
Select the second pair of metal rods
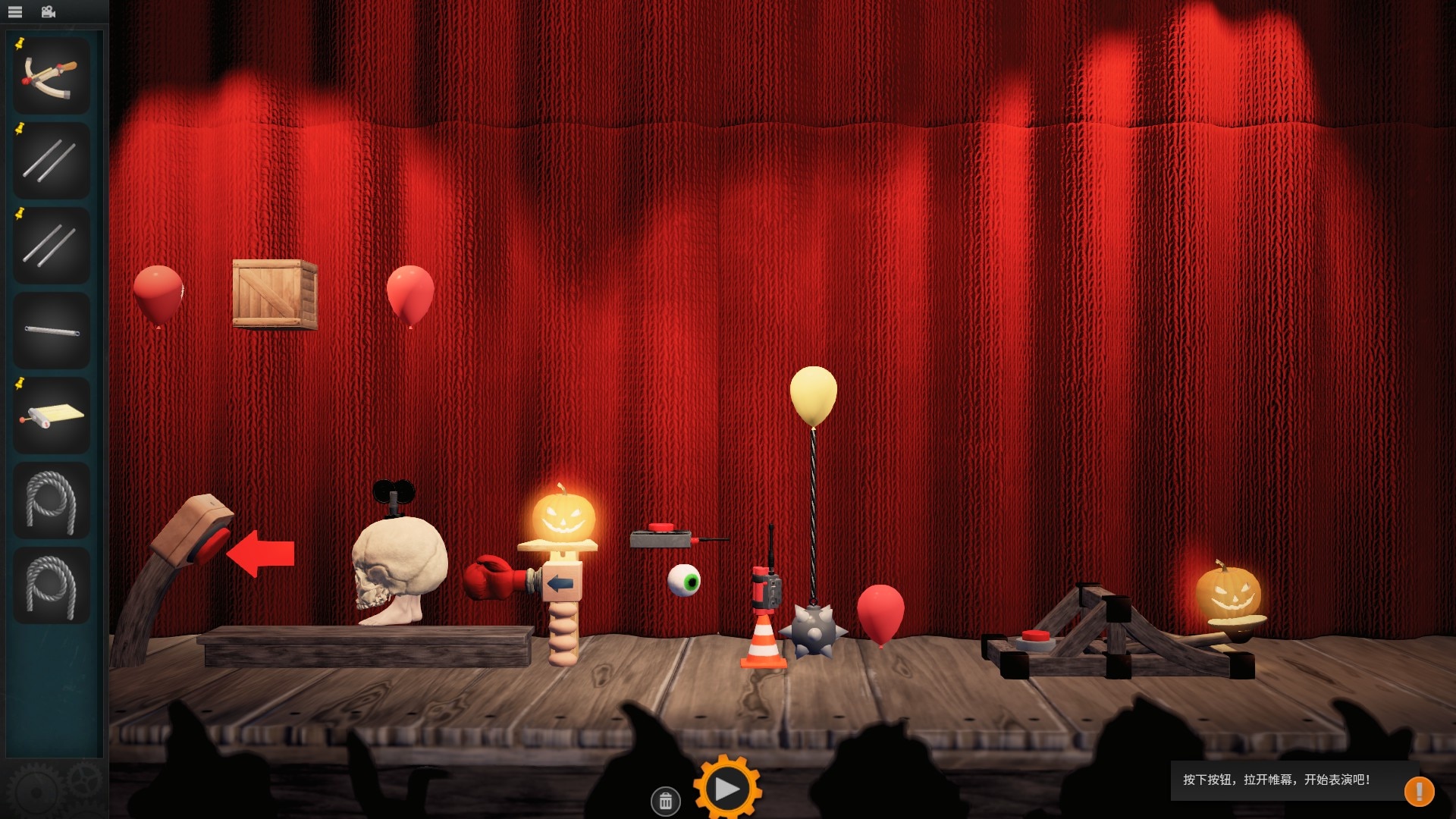pyautogui.click(x=50, y=243)
